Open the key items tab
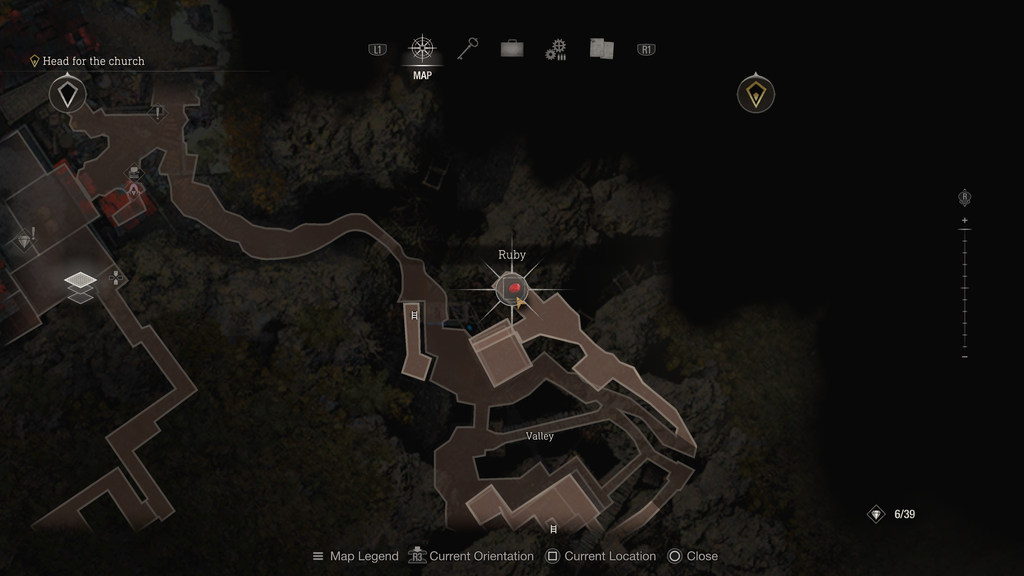This screenshot has width=1024, height=576. (467, 48)
